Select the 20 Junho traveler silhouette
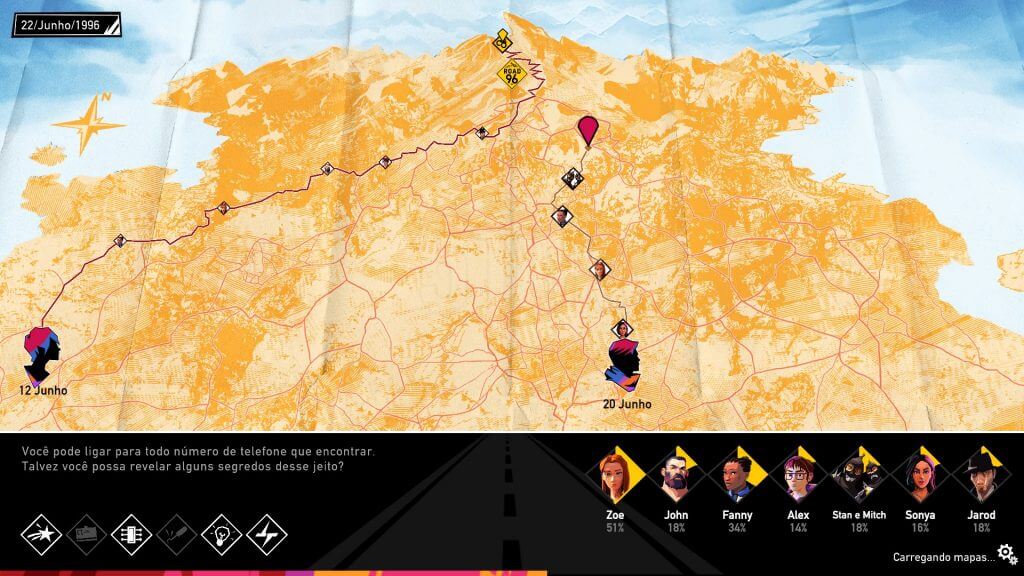This screenshot has width=1024, height=576. (x=622, y=365)
